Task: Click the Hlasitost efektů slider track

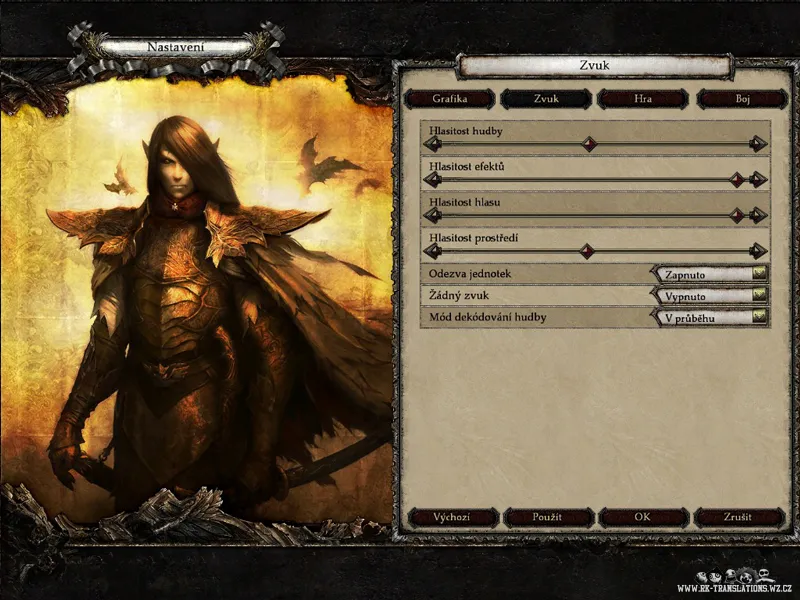Action: pyautogui.click(x=597, y=180)
